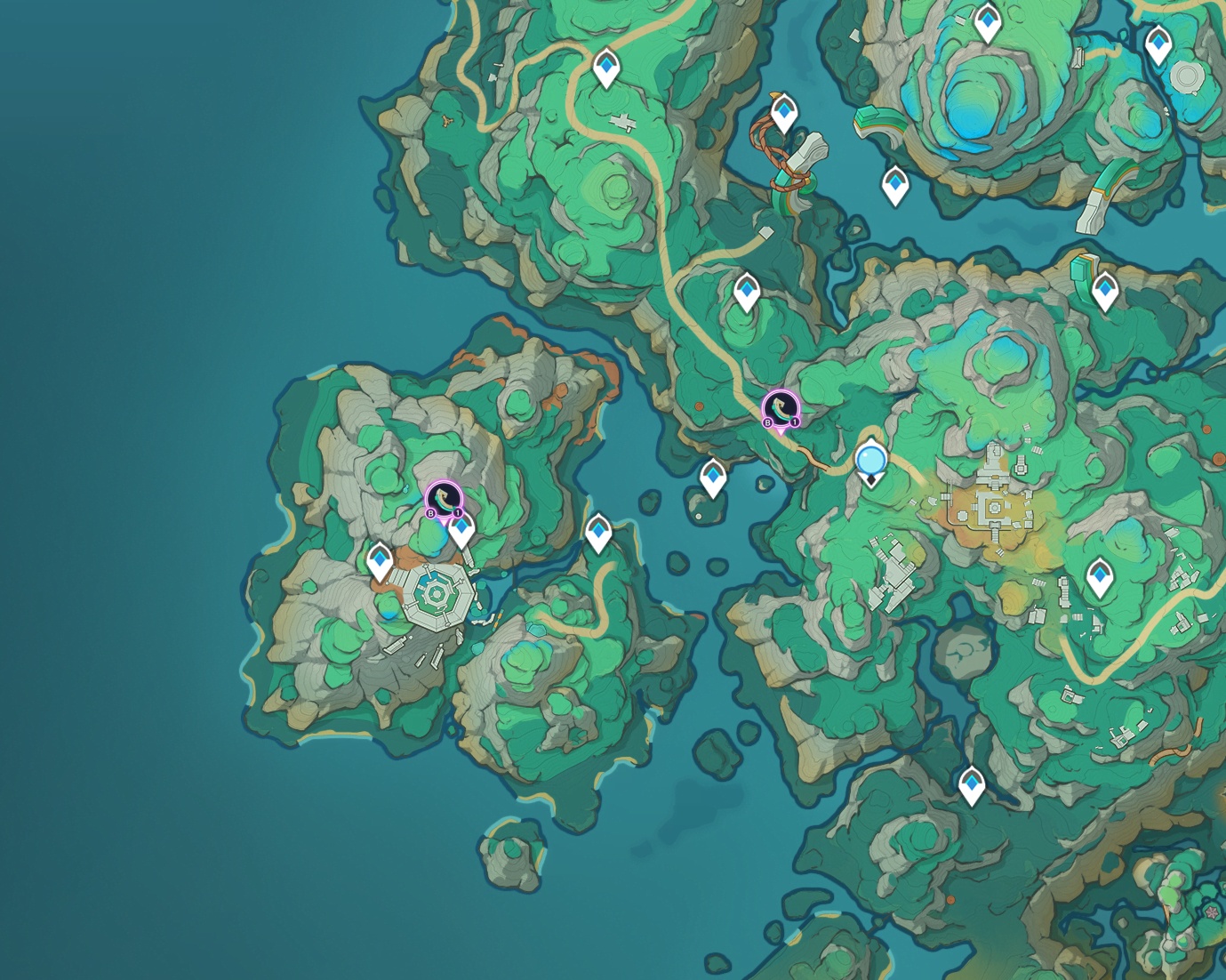1226x980 pixels.
Task: Open the boss marker above the octagonal ruin
Action: point(443,498)
